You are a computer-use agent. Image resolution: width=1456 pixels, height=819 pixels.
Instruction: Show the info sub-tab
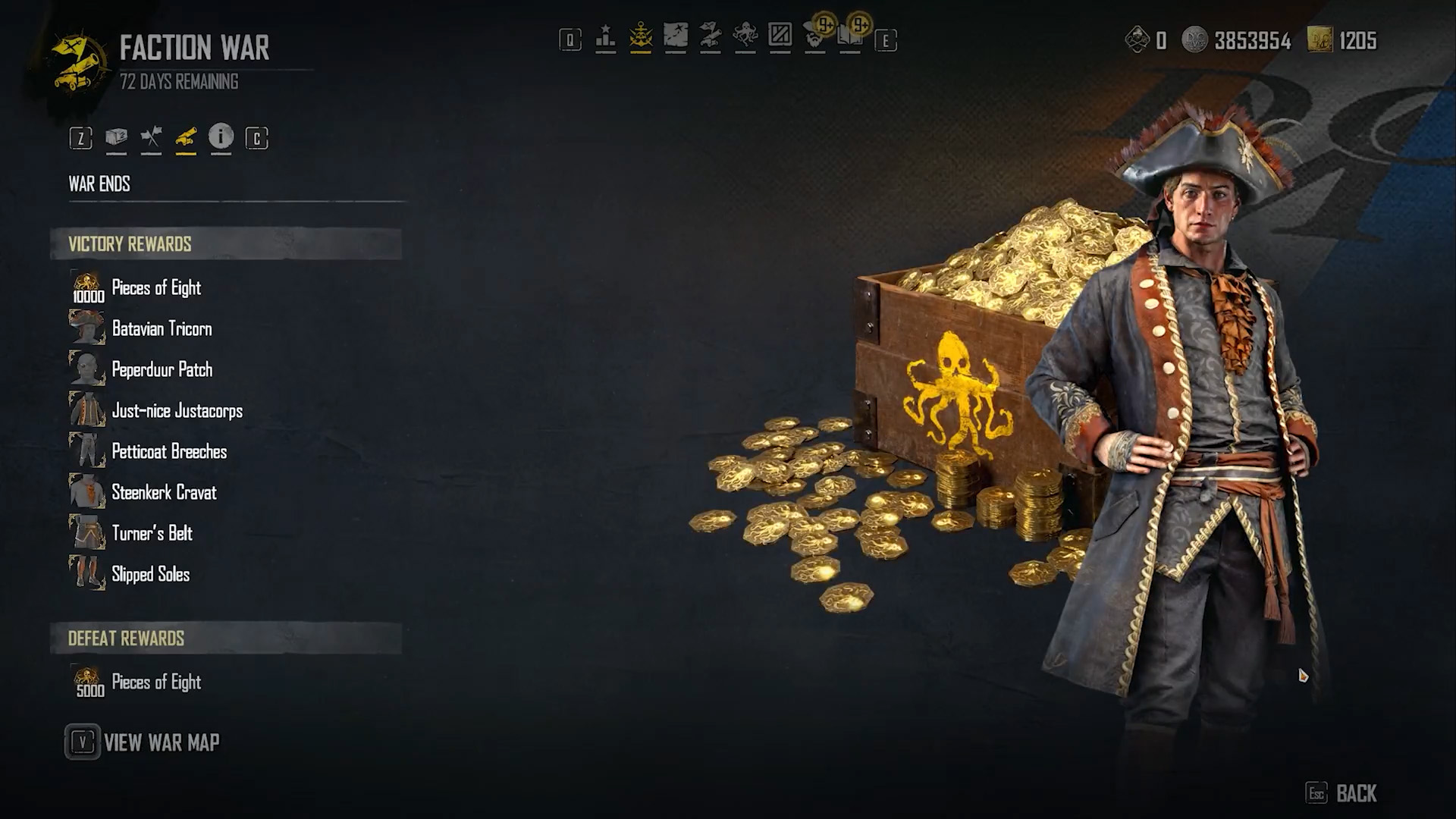tap(221, 137)
